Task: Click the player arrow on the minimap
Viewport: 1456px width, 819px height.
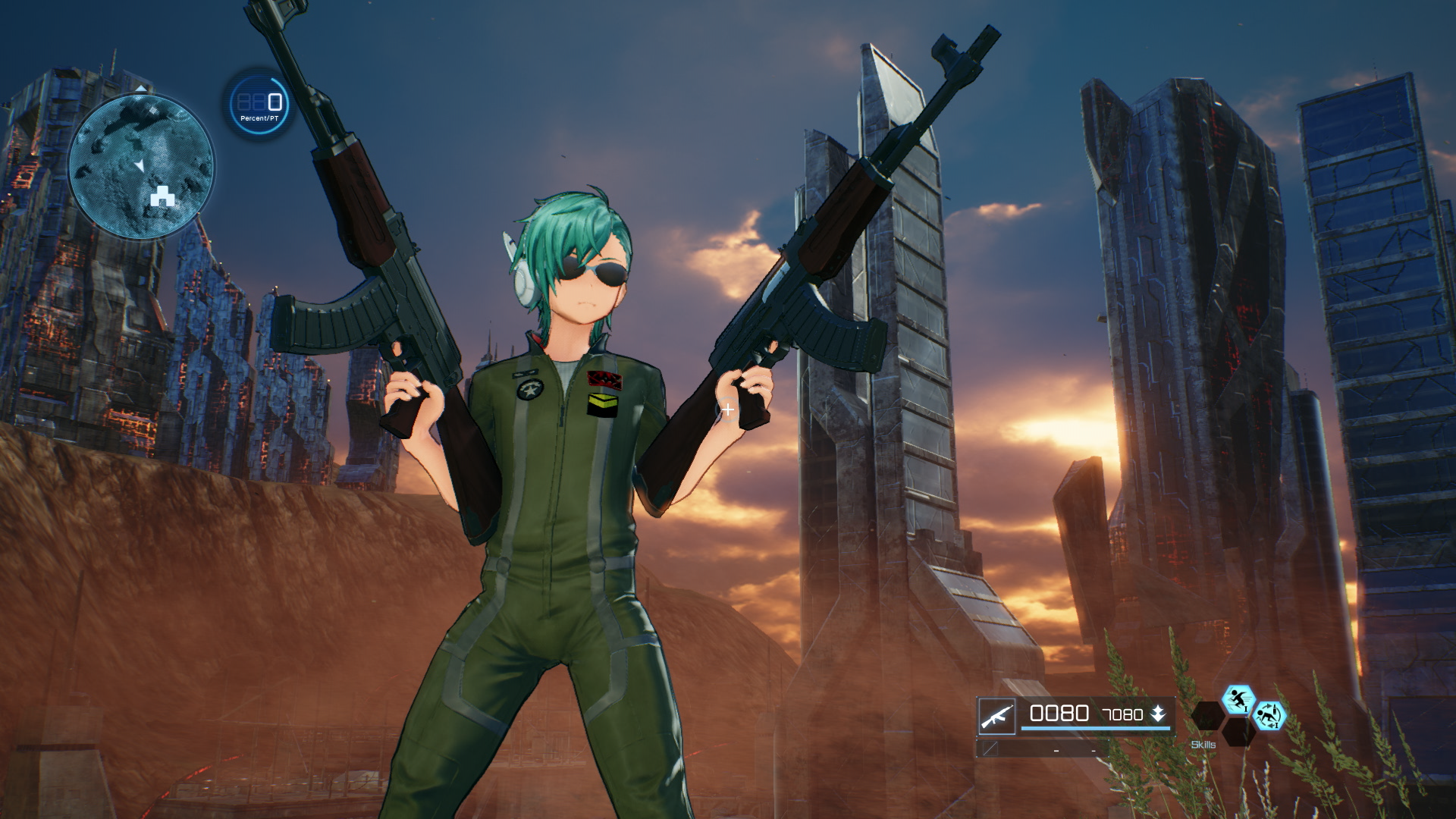Action: pos(141,165)
